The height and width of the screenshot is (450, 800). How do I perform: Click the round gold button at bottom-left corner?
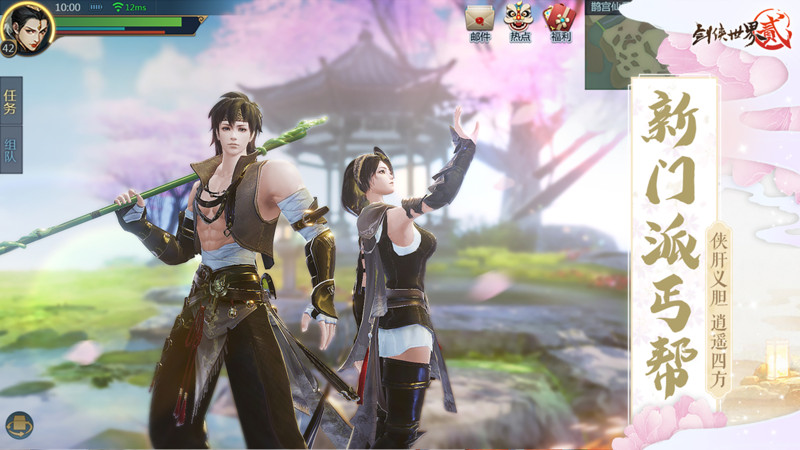(x=19, y=424)
